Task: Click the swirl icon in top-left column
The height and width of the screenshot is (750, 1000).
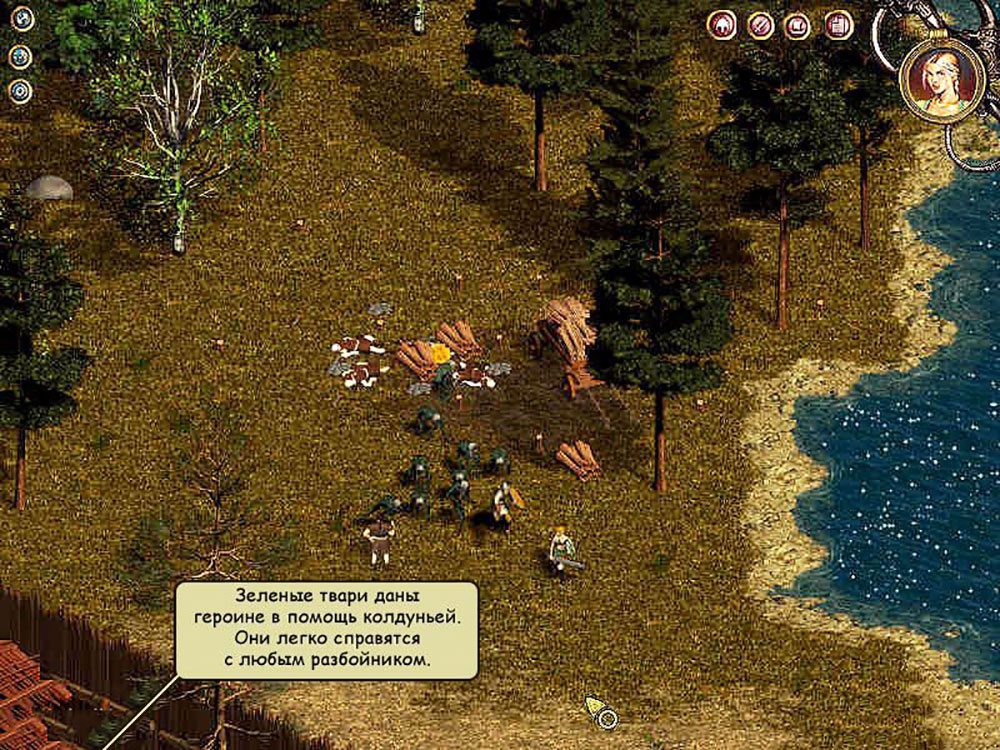Action: click(x=20, y=19)
